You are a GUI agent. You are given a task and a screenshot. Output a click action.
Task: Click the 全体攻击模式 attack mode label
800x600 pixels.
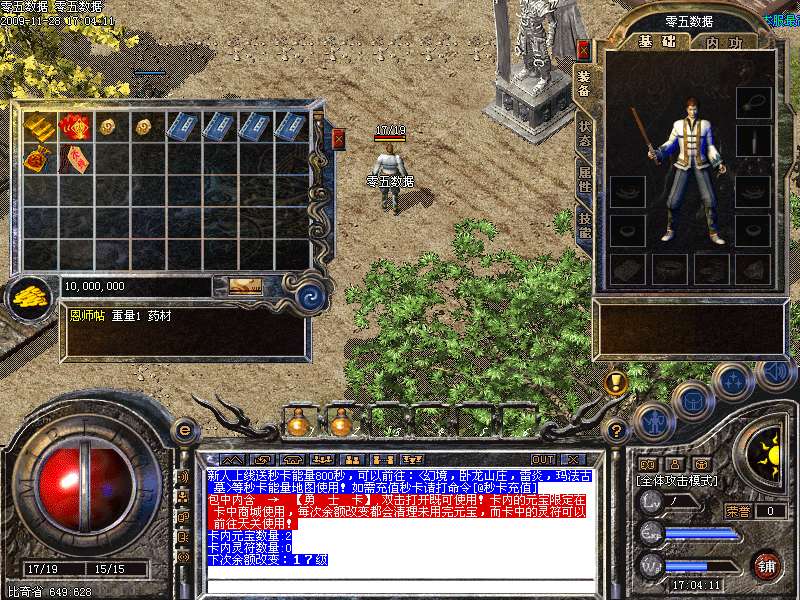676,480
